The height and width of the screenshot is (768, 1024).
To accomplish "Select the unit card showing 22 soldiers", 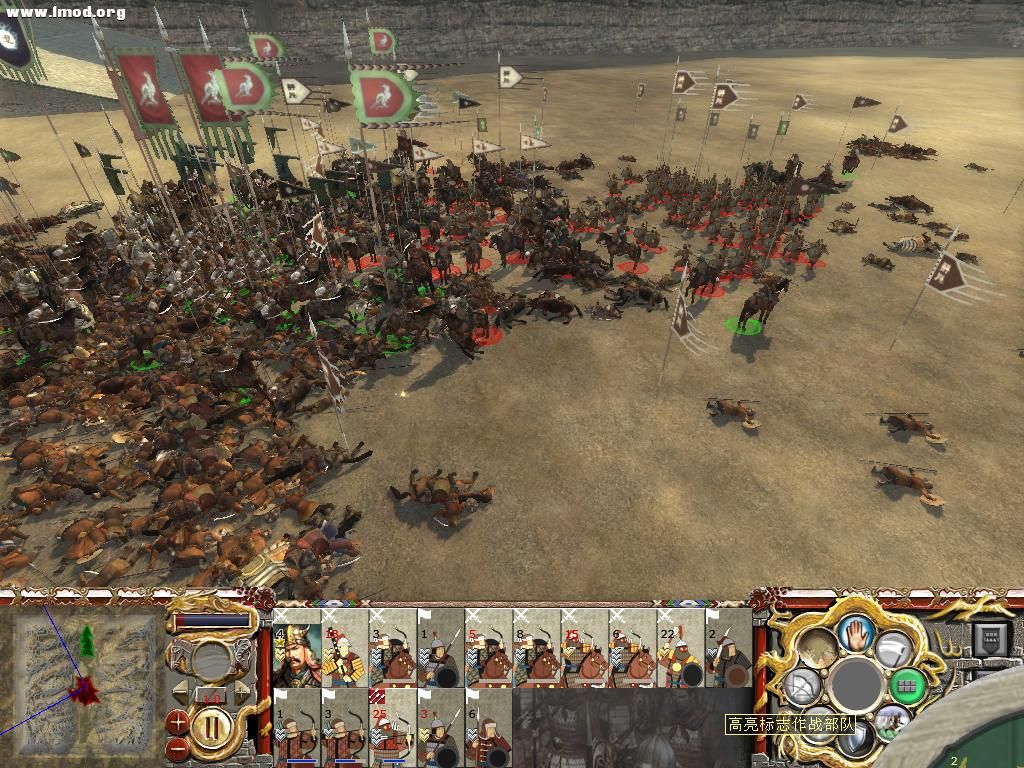I will pos(681,648).
